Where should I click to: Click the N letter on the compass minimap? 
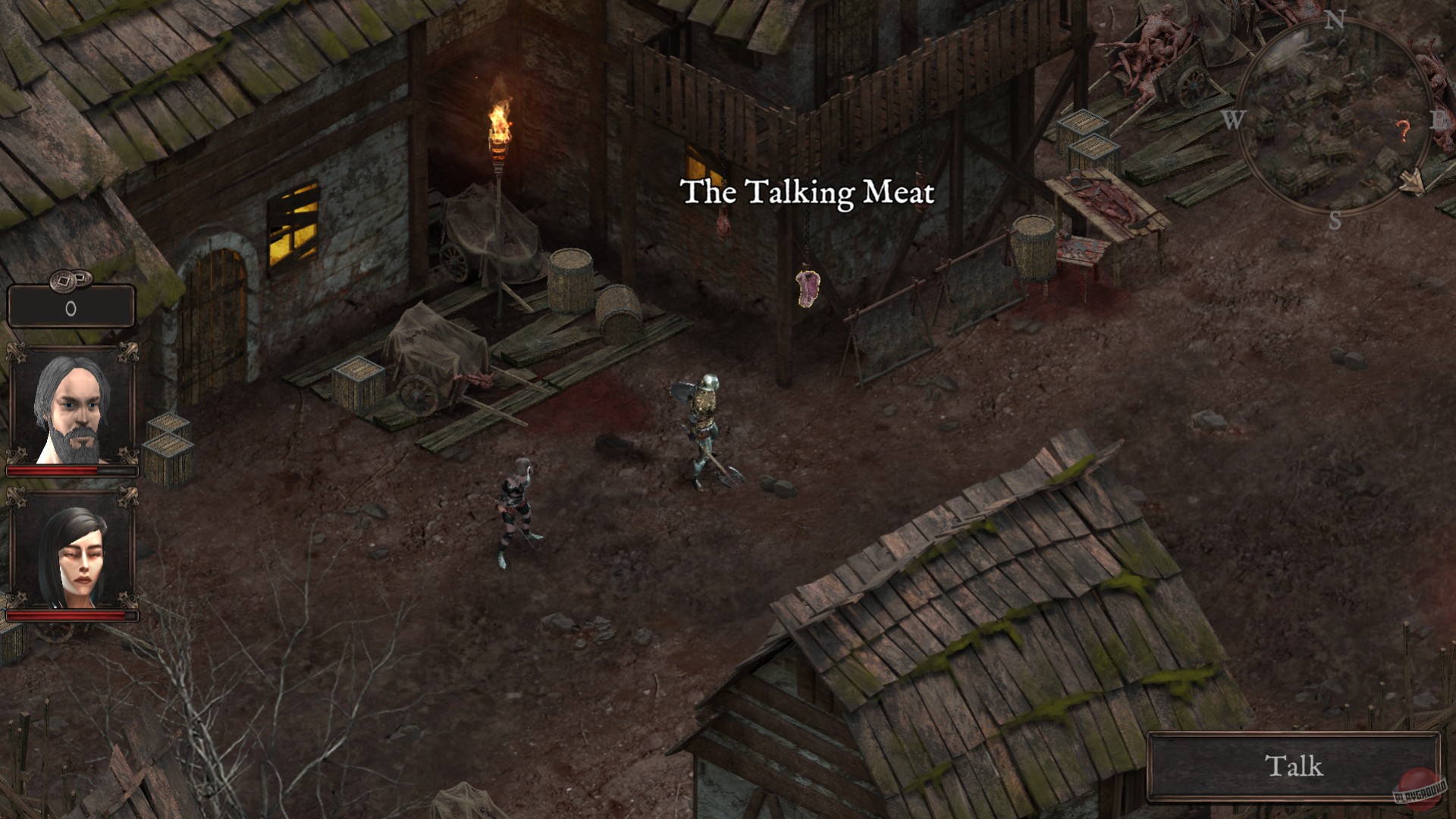click(1335, 20)
